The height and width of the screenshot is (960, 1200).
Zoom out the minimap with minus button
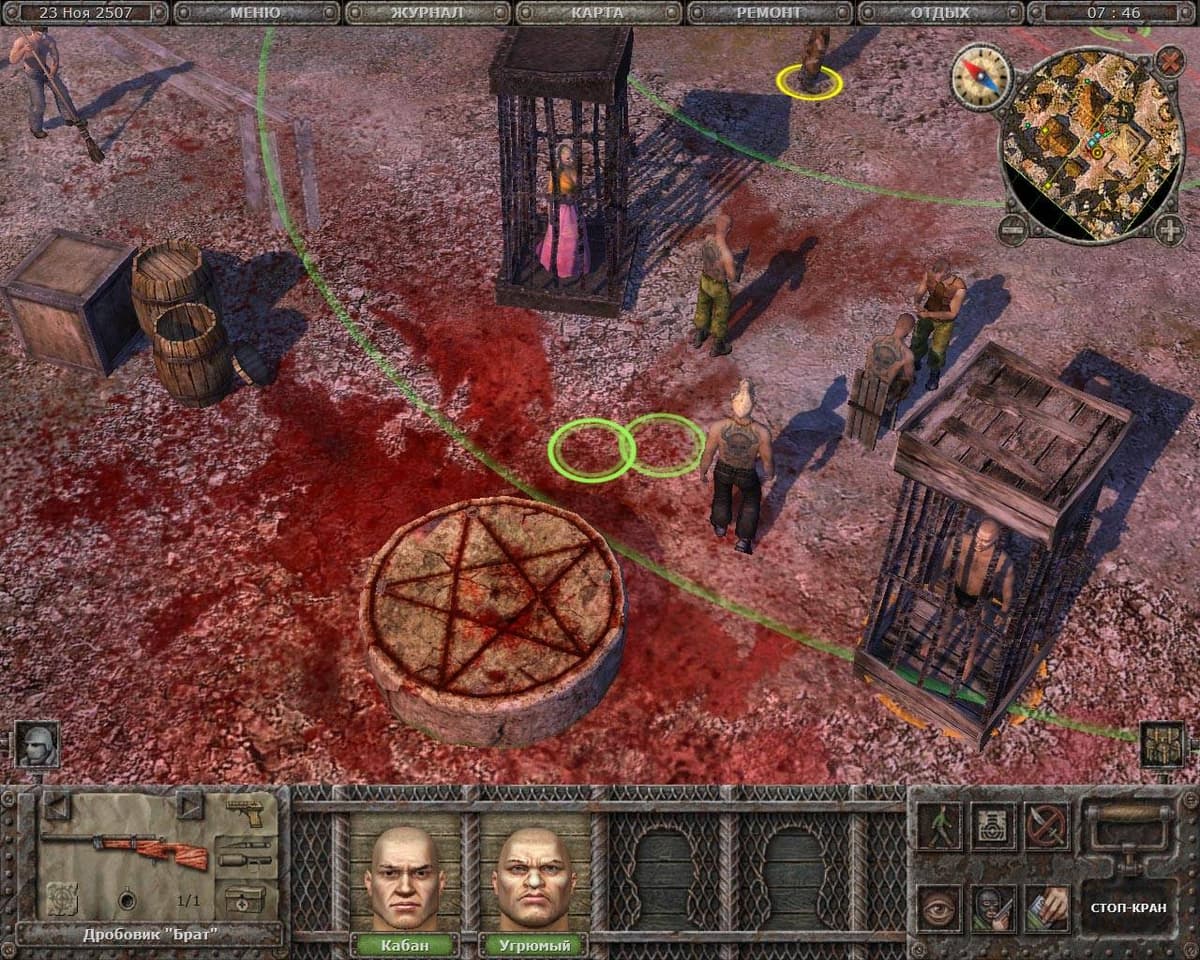[x=1014, y=227]
